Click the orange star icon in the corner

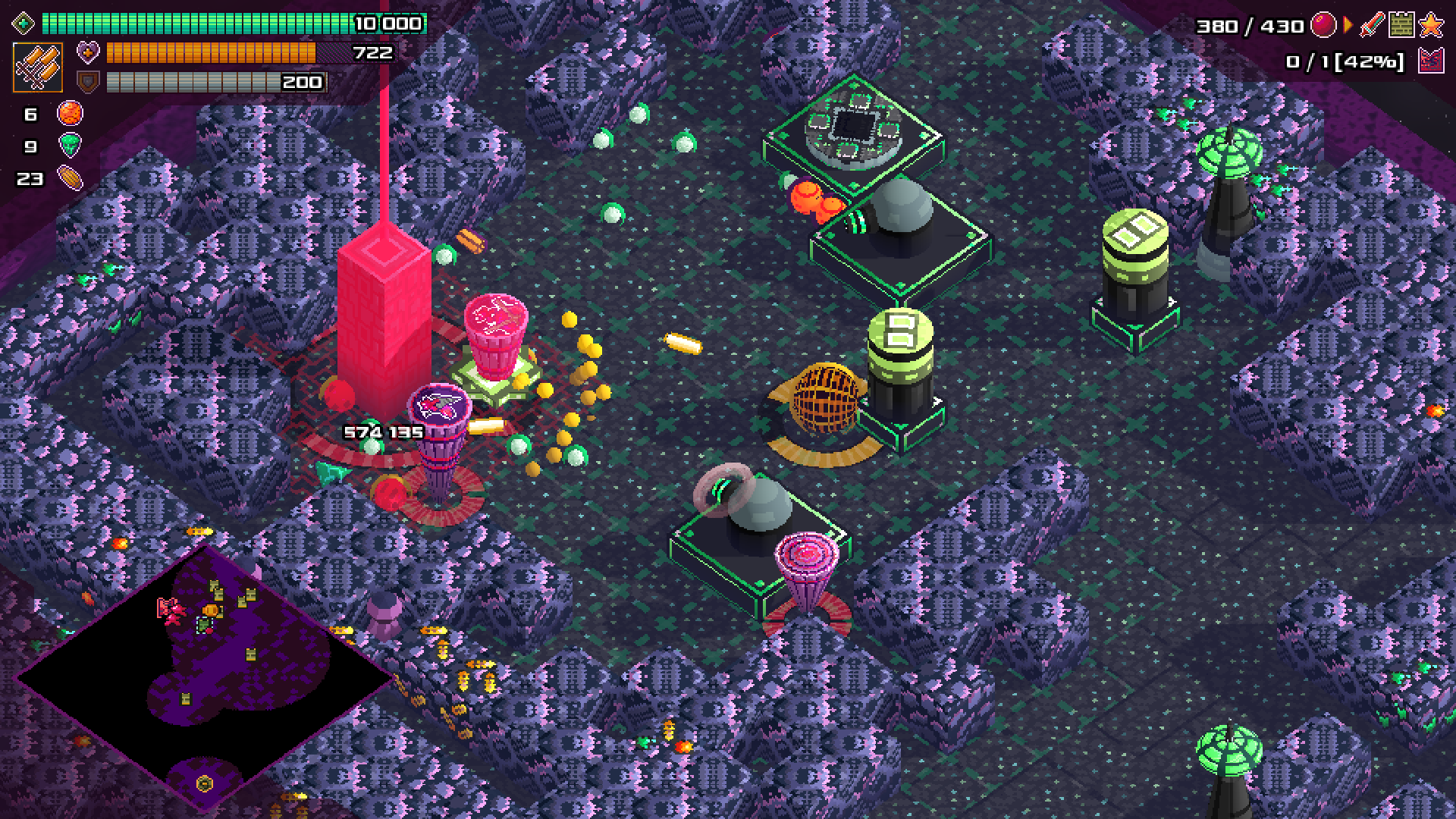point(1431,24)
